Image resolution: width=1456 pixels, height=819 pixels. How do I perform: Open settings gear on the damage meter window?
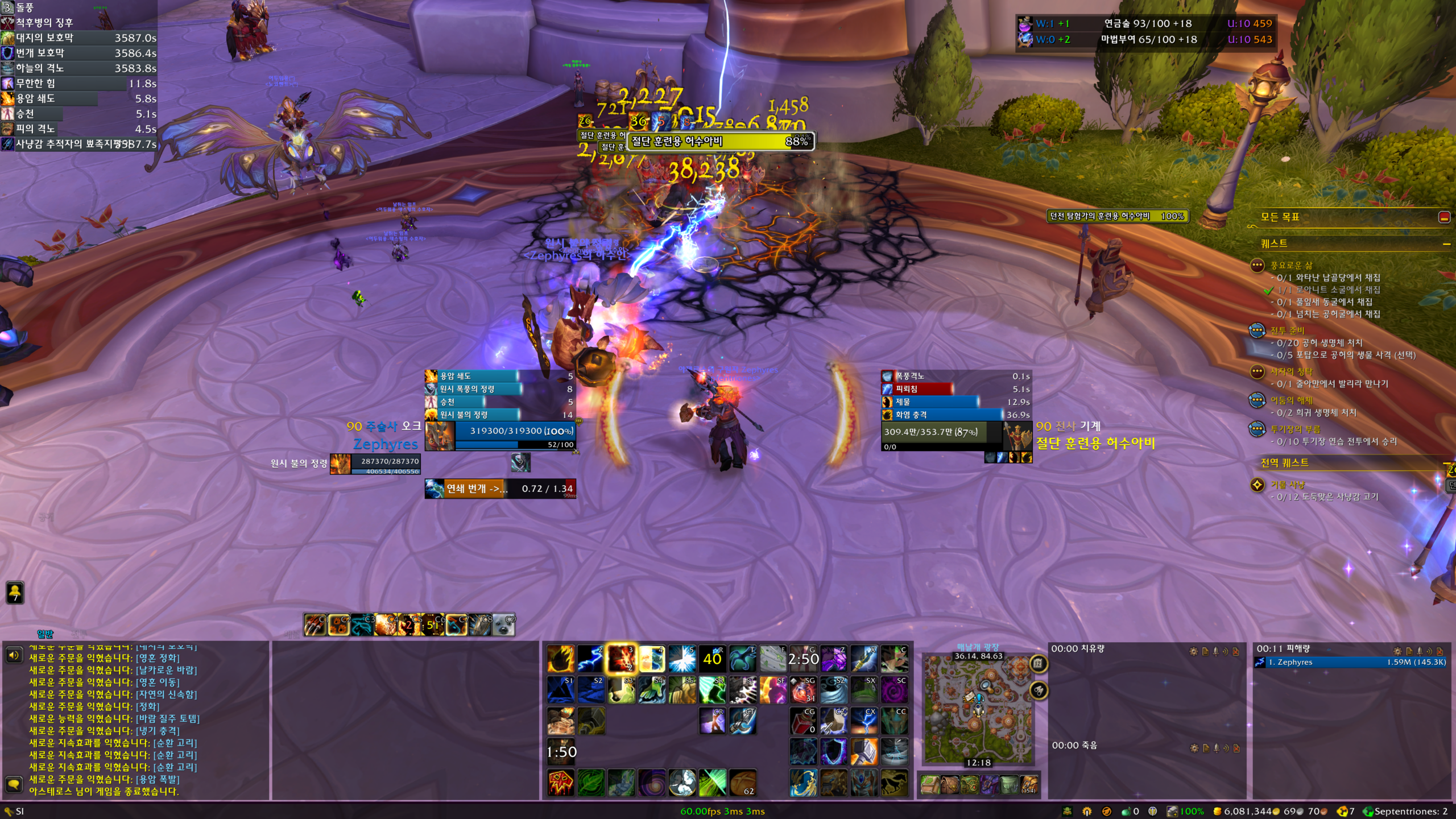1397,651
